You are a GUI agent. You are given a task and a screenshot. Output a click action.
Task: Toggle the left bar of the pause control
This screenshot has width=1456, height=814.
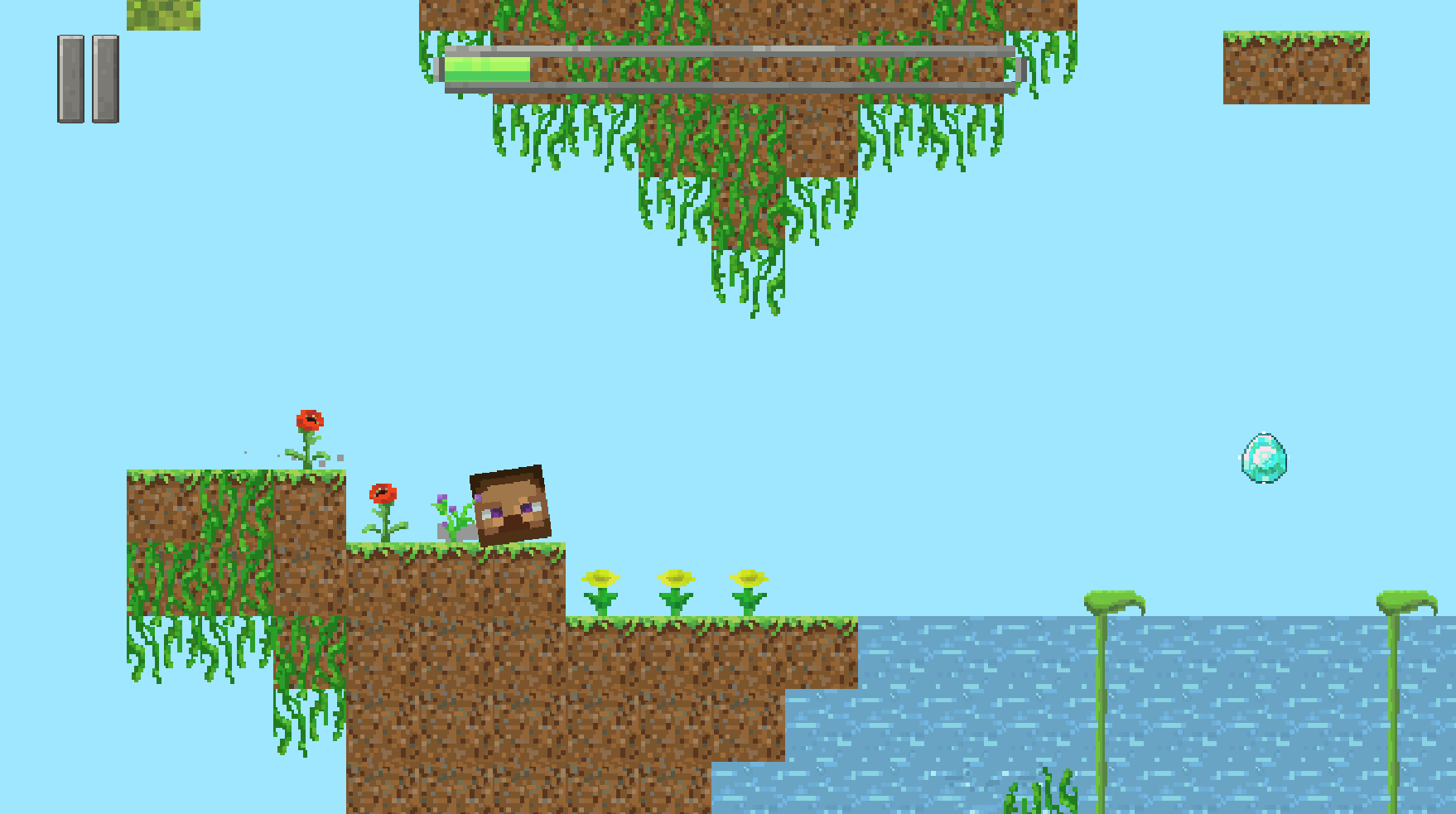[x=70, y=79]
